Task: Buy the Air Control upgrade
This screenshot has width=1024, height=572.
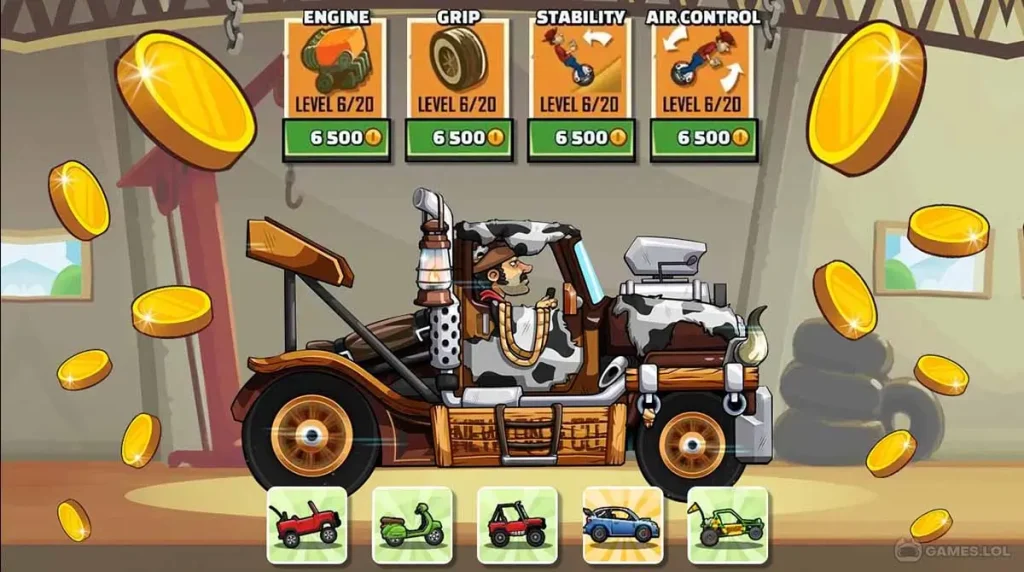Action: point(703,139)
